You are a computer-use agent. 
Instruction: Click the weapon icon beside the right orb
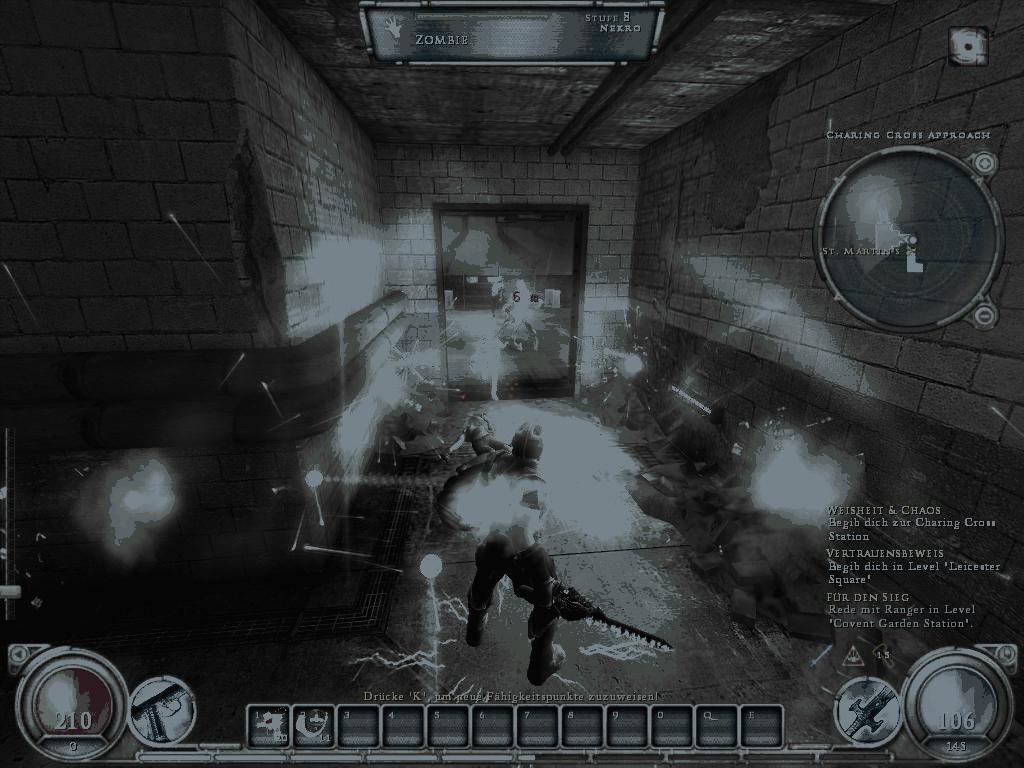(867, 709)
